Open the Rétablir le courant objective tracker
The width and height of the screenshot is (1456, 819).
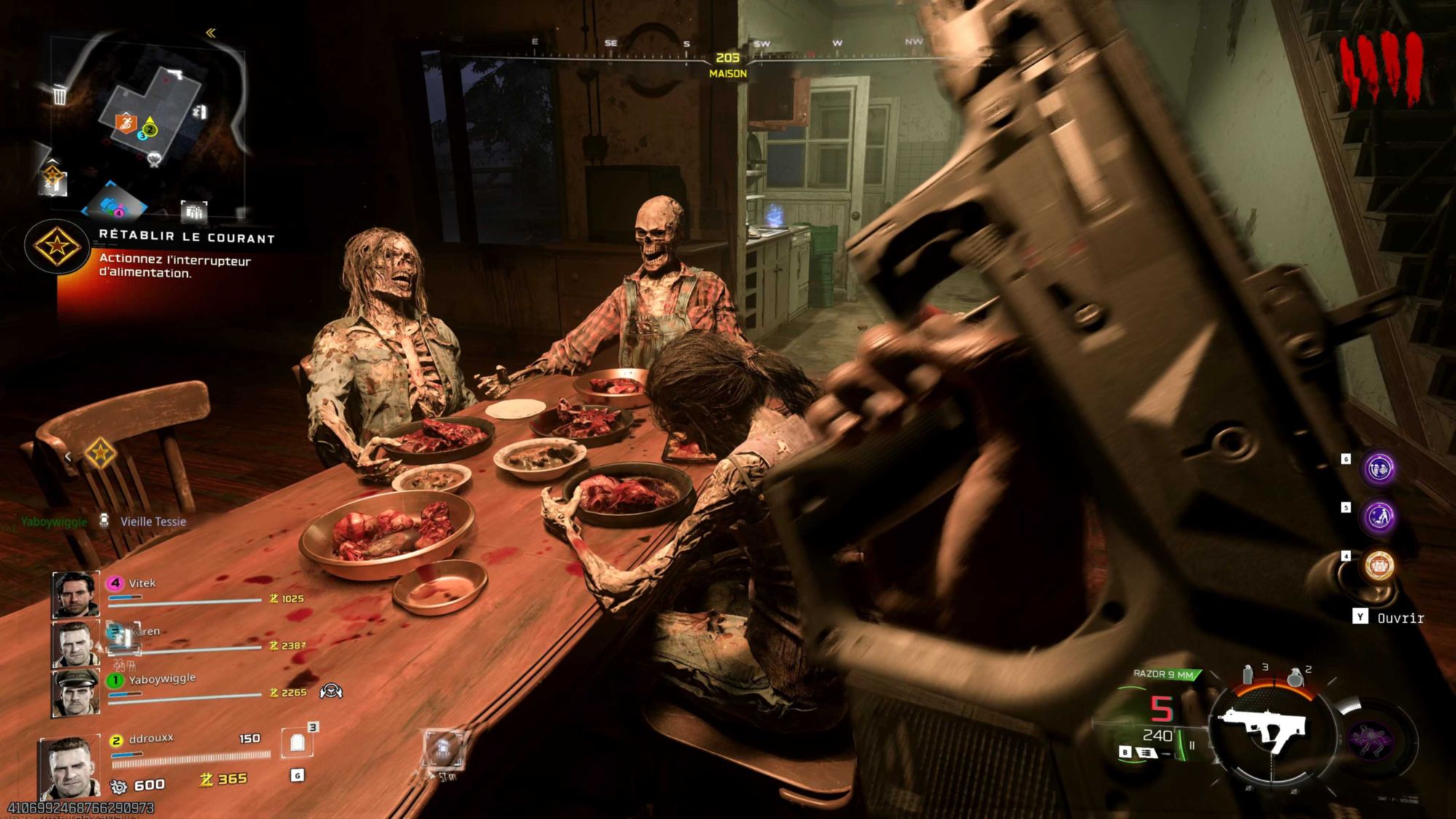[58, 247]
